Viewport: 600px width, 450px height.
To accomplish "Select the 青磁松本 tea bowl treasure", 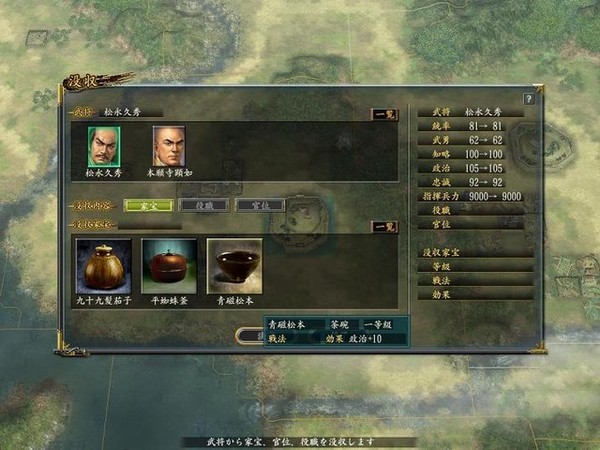I will point(234,265).
